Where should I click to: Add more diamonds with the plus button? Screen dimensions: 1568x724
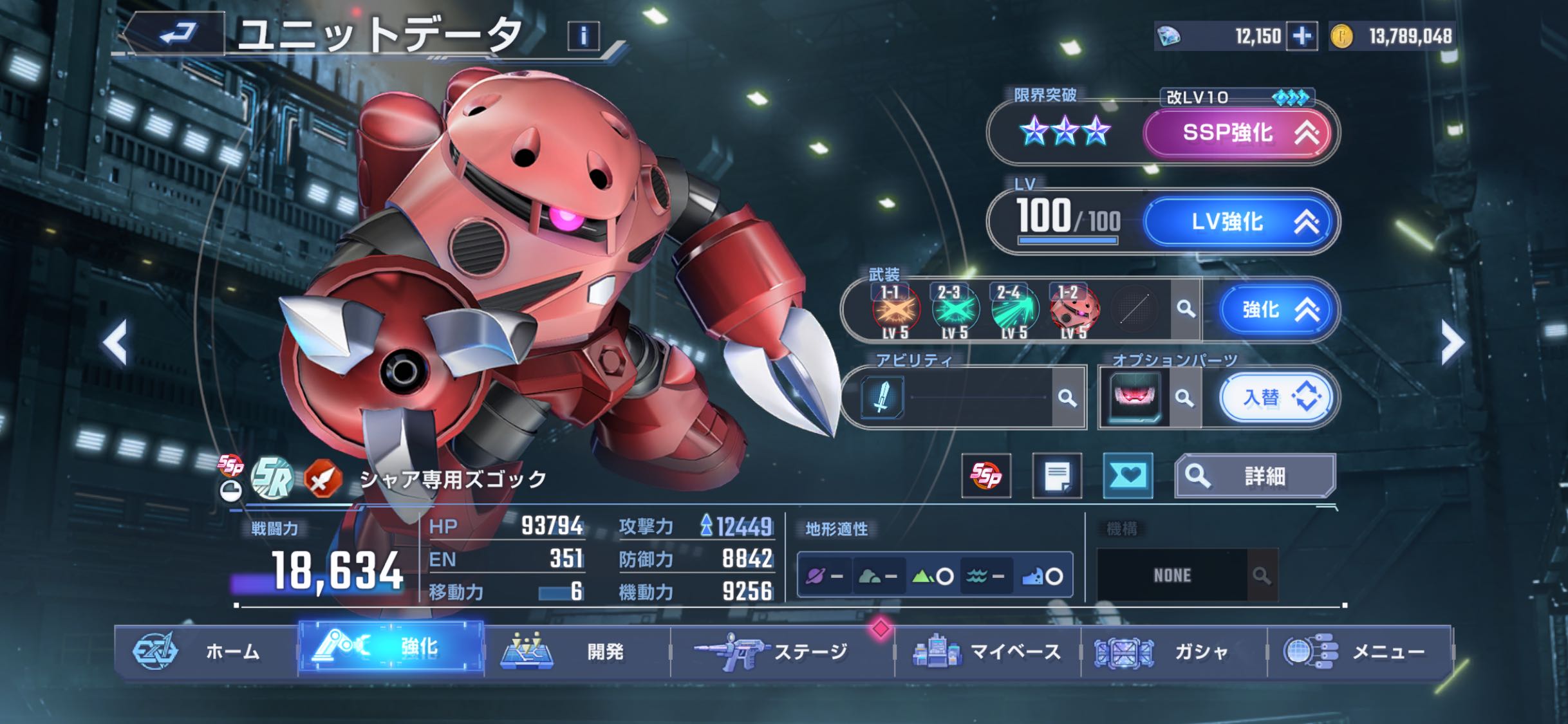point(1302,36)
